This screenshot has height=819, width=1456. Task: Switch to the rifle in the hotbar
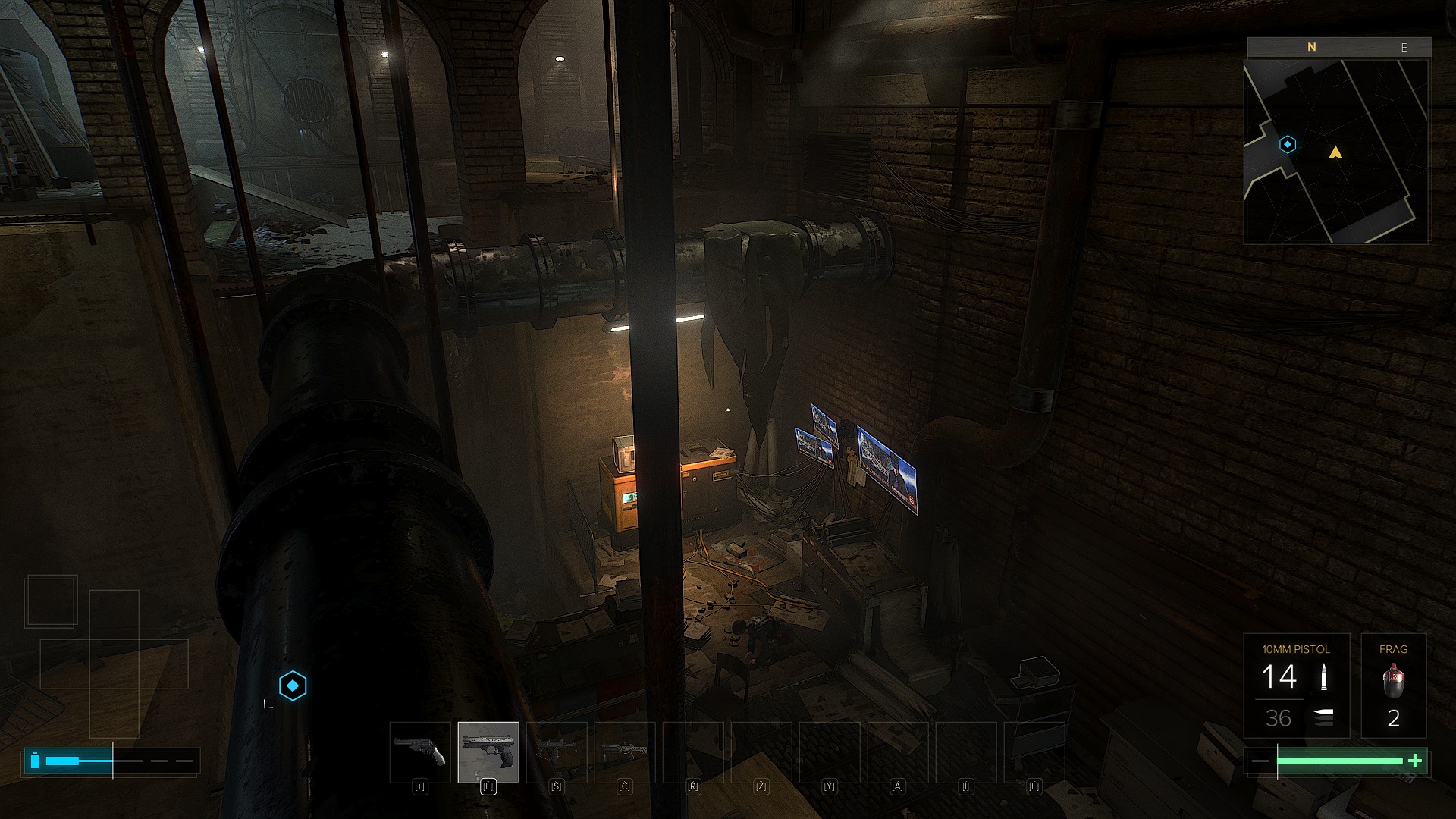625,752
